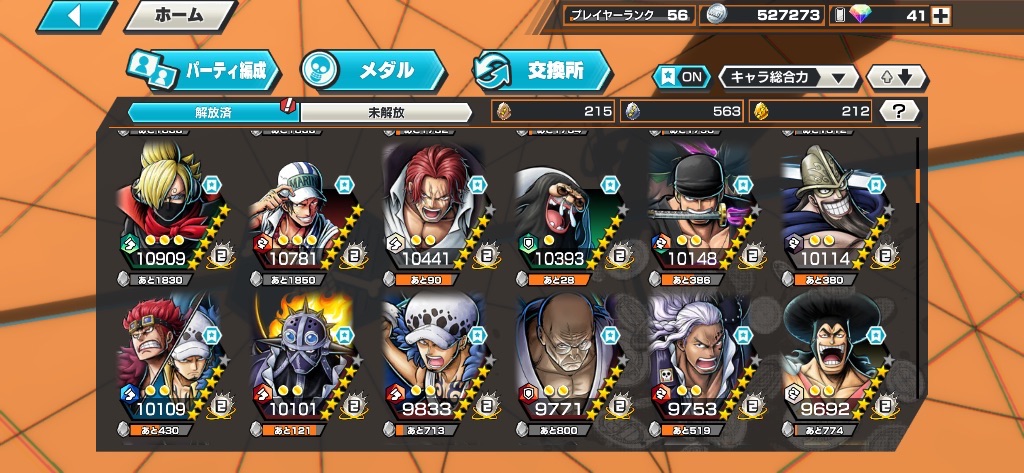Open the 交換所 exchange shop
The height and width of the screenshot is (473, 1024).
pos(543,70)
